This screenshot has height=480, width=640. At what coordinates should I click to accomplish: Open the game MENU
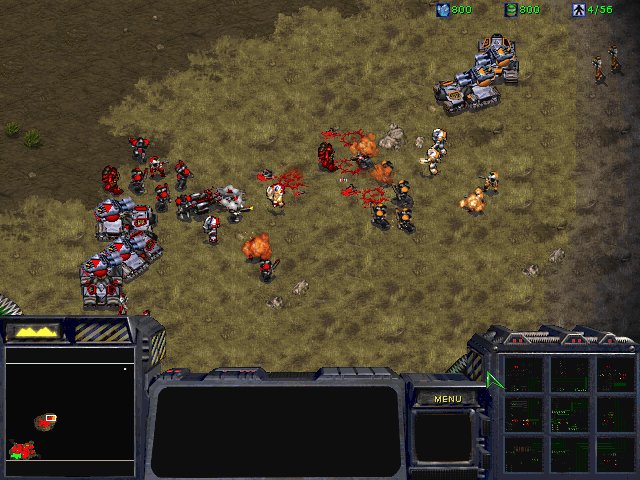click(447, 399)
